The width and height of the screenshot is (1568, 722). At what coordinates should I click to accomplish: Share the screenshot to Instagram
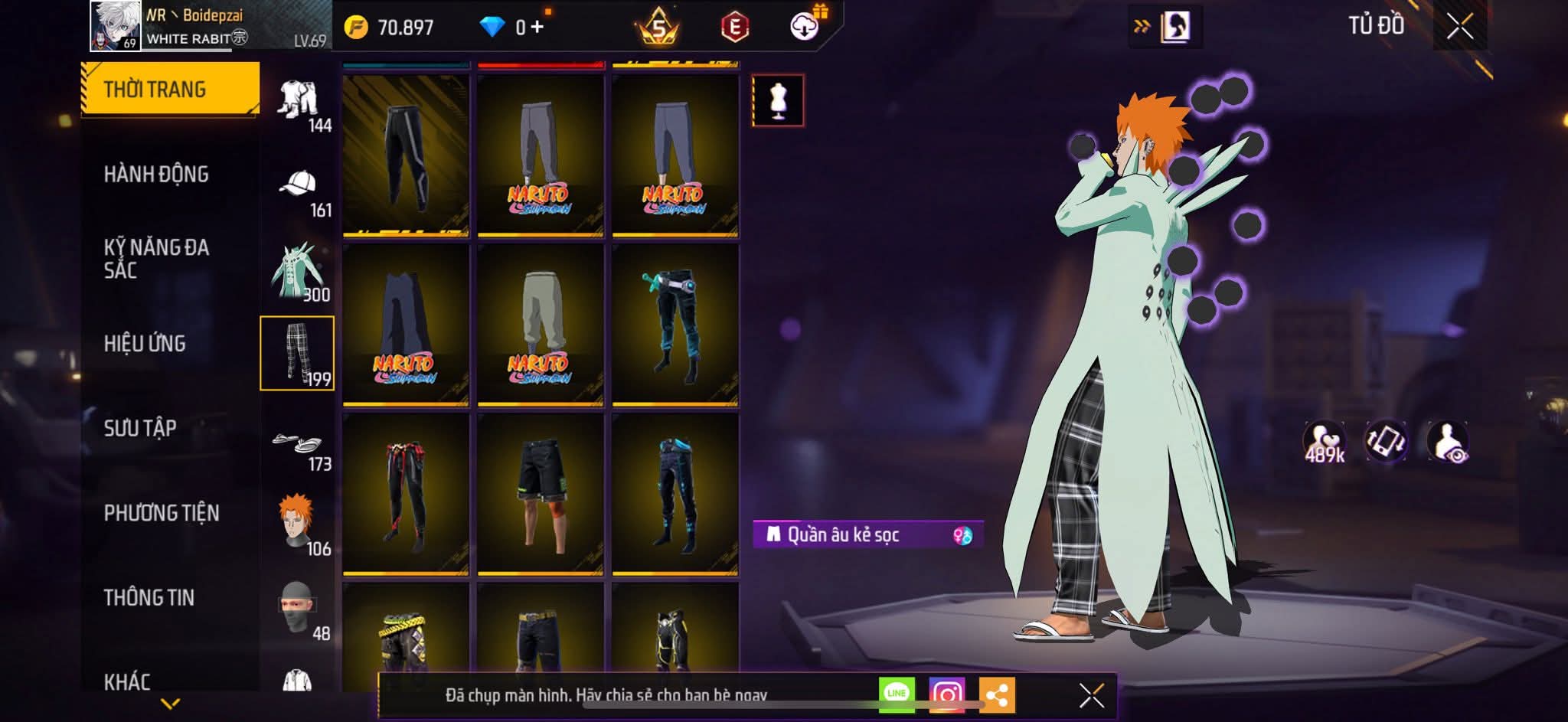point(946,694)
